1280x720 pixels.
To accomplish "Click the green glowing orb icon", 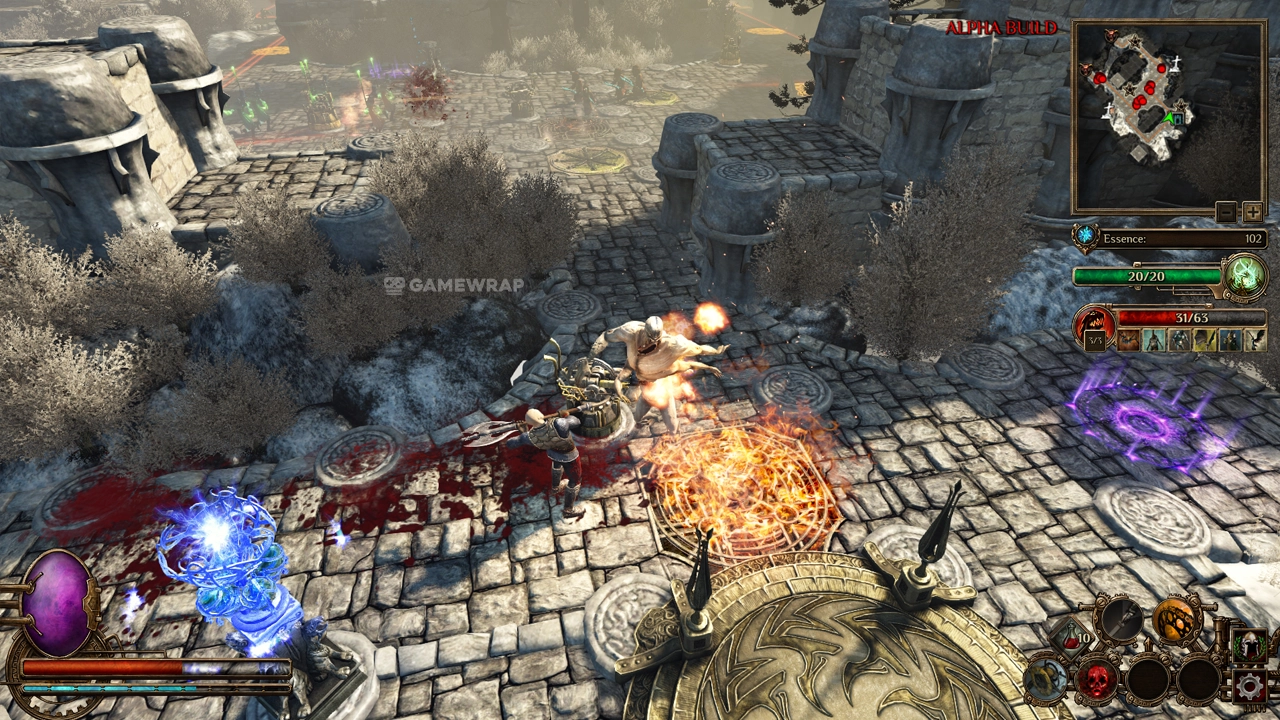I will click(x=1245, y=275).
